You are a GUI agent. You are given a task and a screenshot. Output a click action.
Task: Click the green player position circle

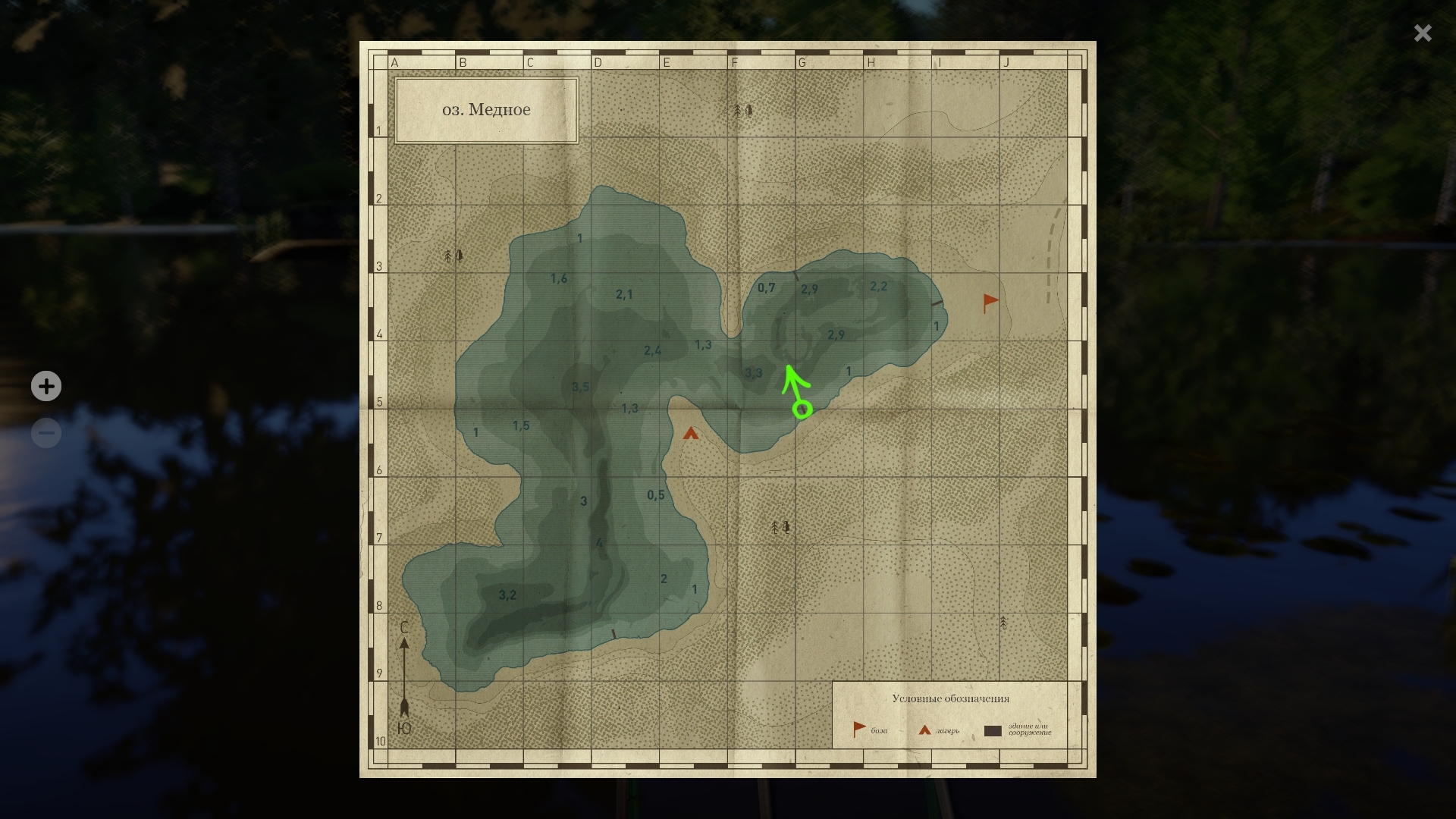pyautogui.click(x=802, y=410)
